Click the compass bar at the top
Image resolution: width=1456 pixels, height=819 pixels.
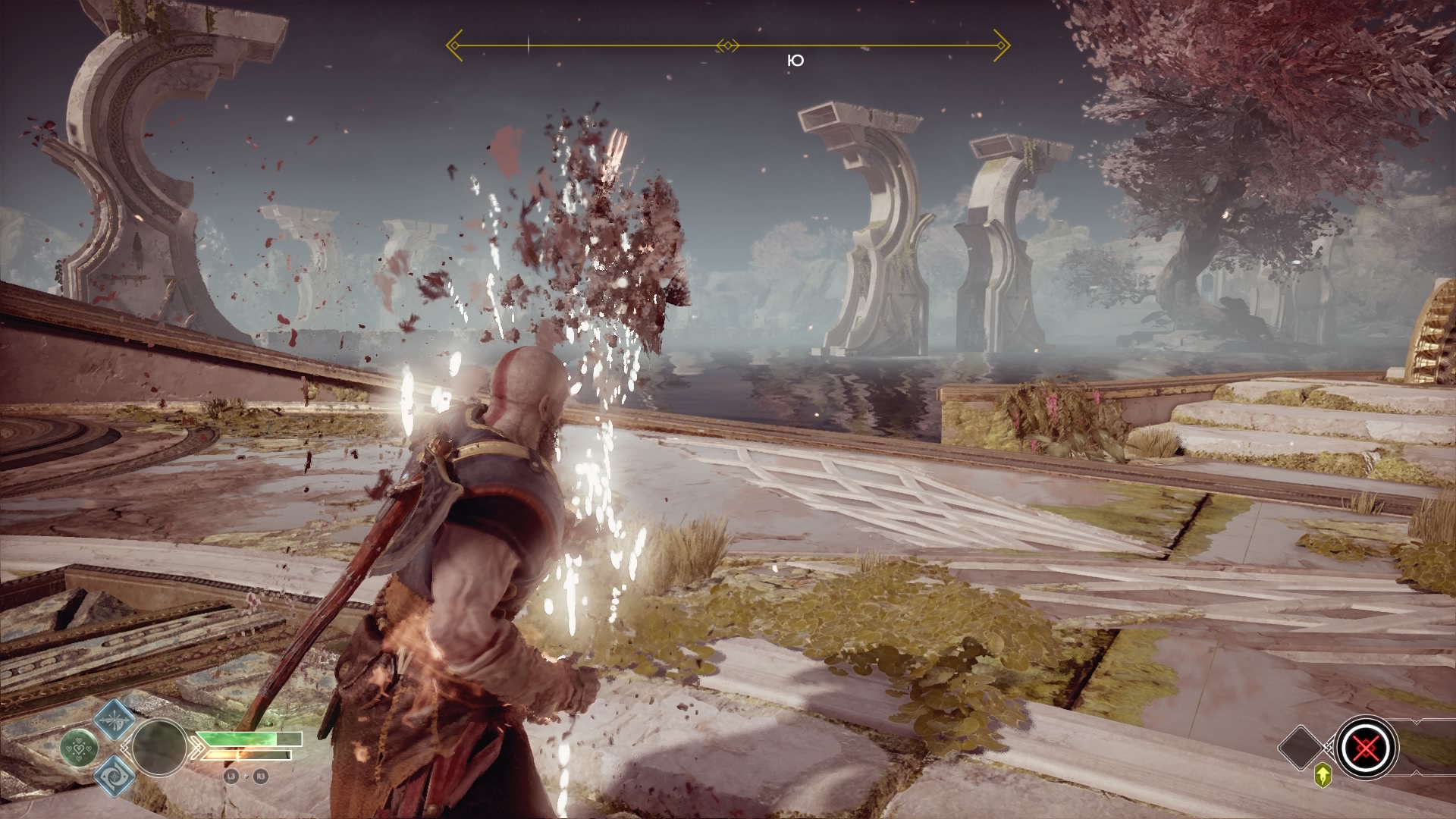(728, 45)
